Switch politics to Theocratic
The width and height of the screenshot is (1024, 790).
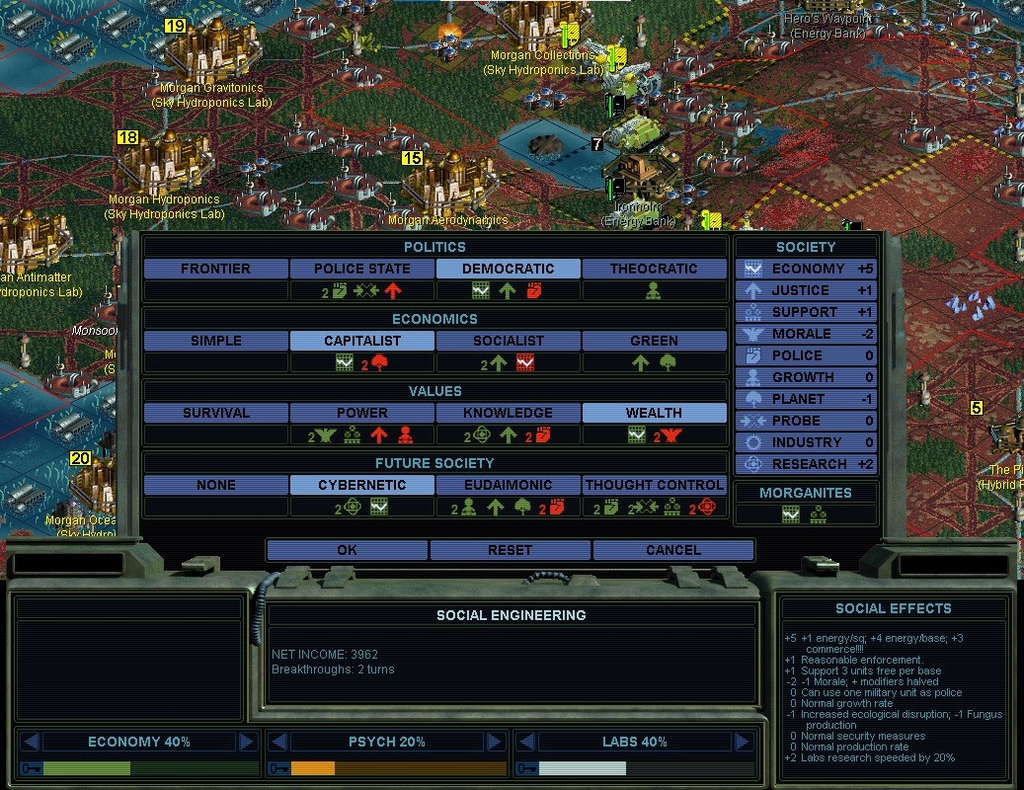point(654,269)
